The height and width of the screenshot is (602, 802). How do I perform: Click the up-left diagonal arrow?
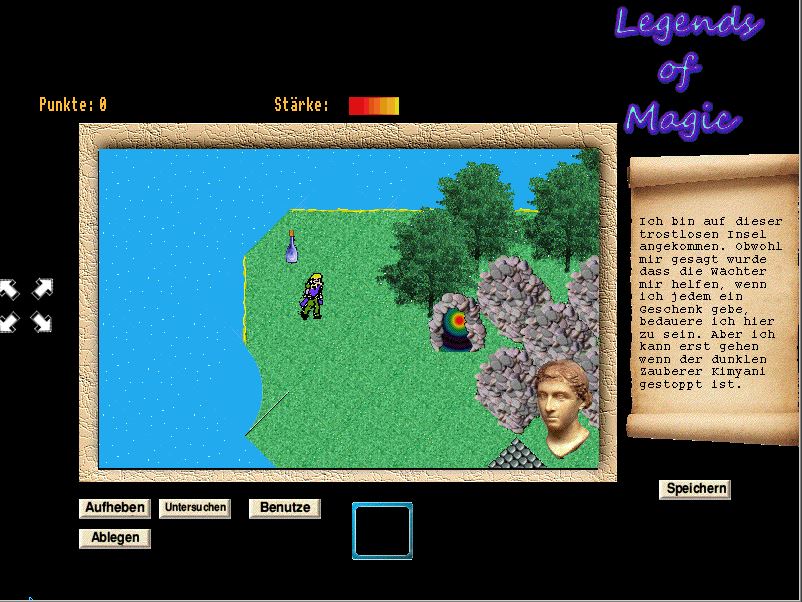[x=8, y=290]
